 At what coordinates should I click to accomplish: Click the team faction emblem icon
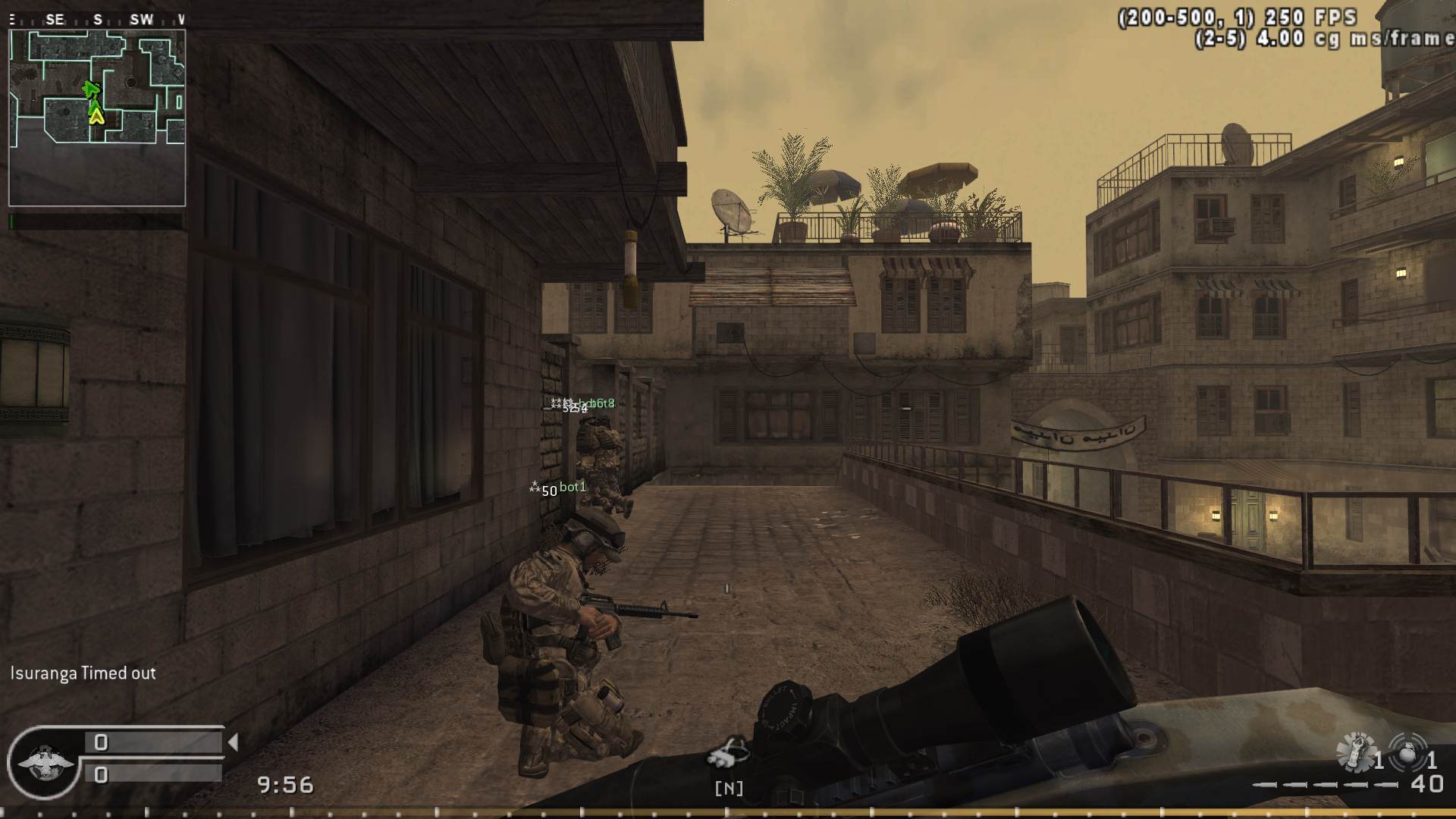click(x=44, y=762)
